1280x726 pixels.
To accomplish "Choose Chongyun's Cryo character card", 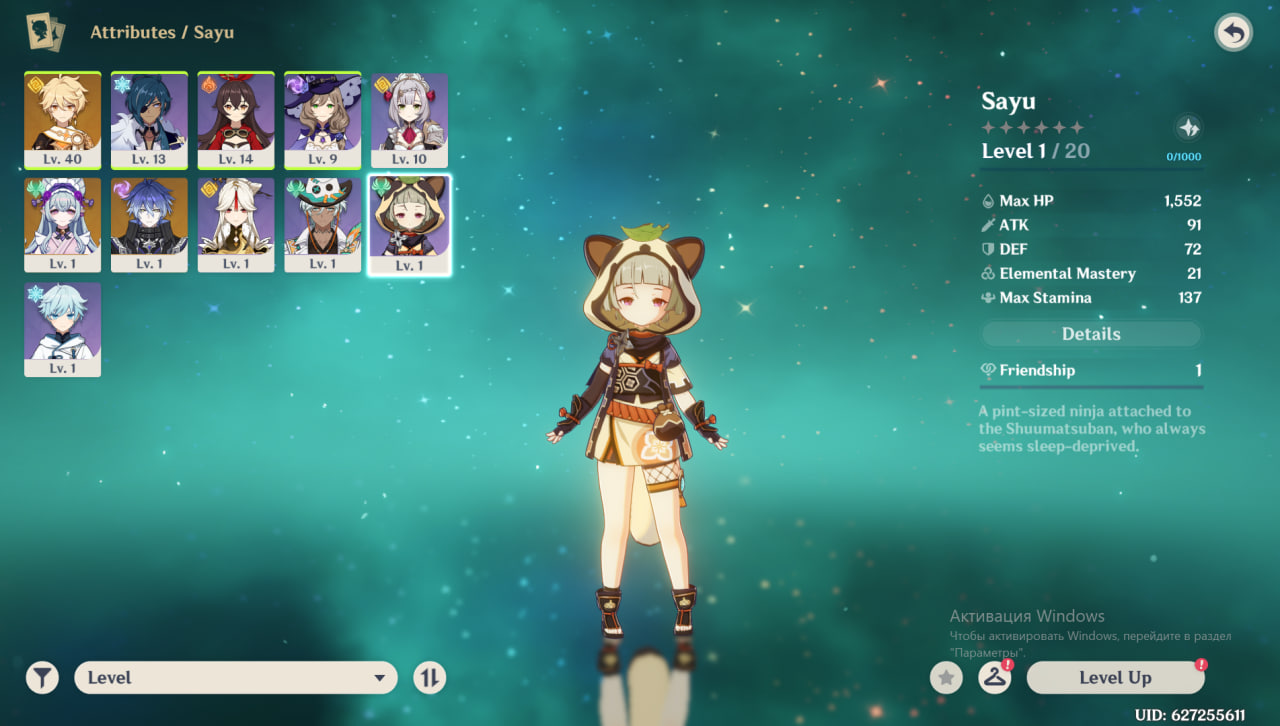I will pos(63,328).
